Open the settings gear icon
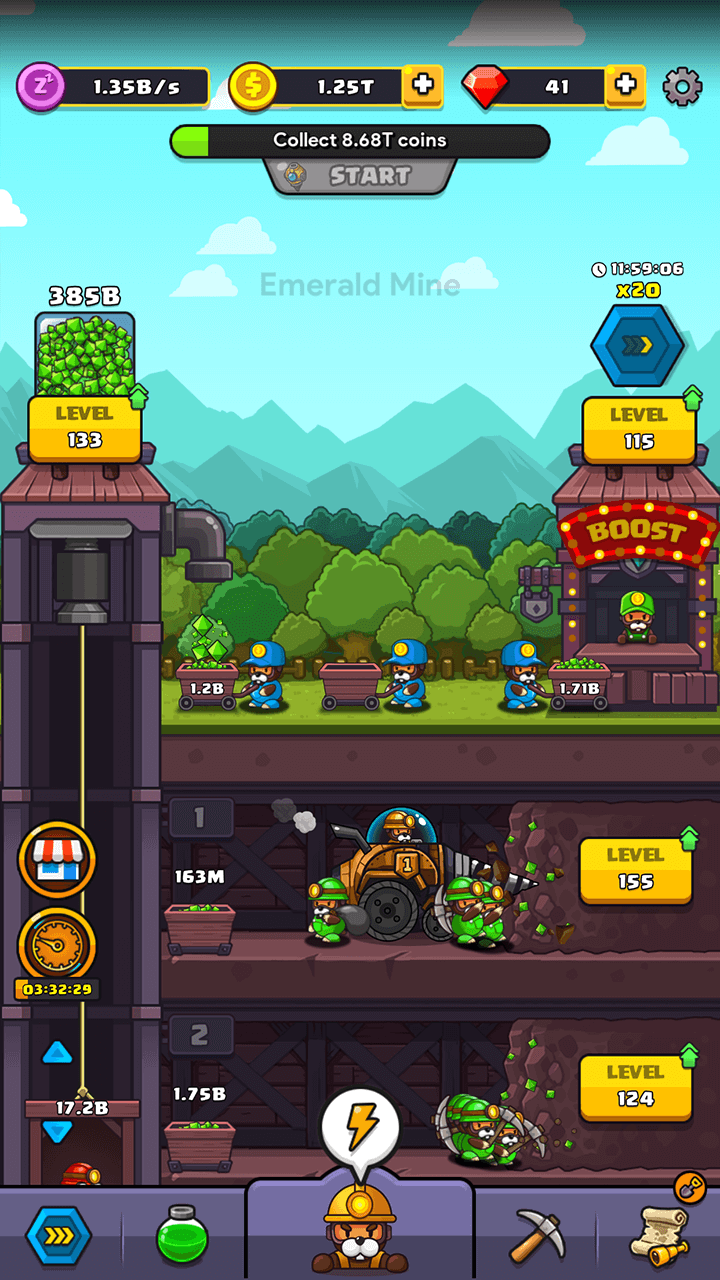 click(x=682, y=87)
